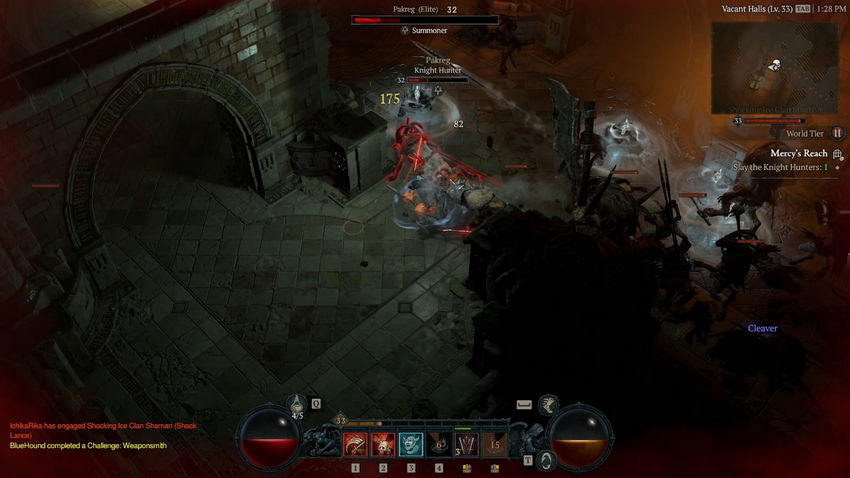Viewport: 850px width, 478px height.
Task: Trigger the dark swirl skill on cooldown
Action: tap(439, 444)
